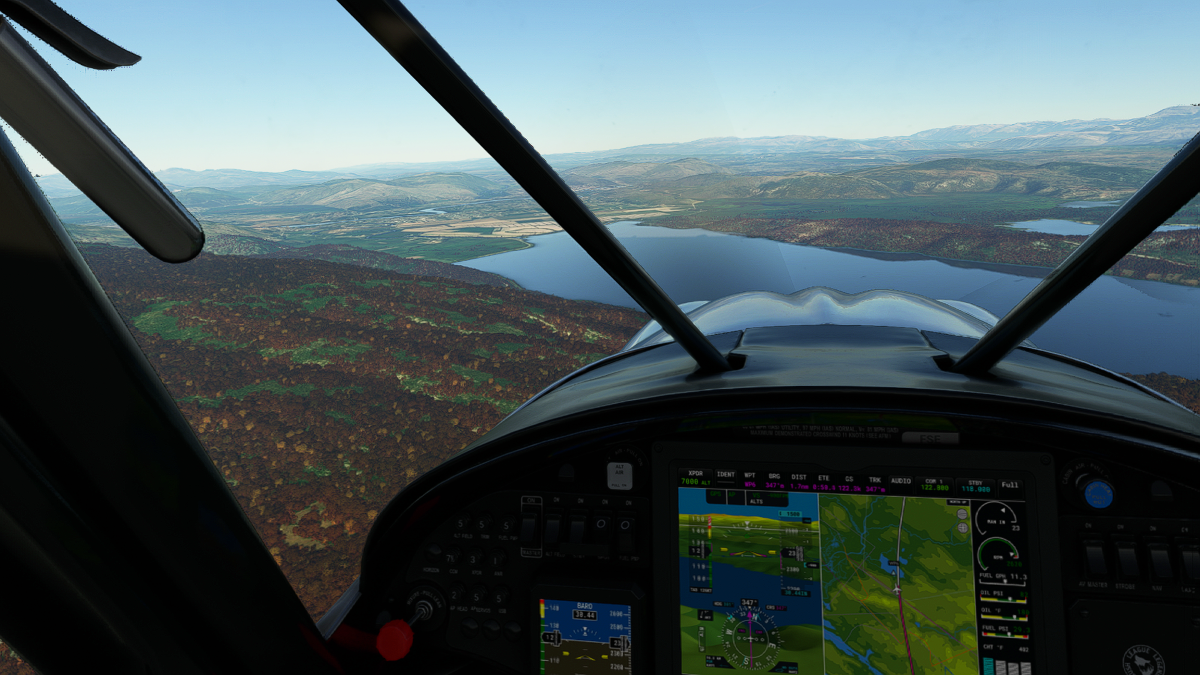Flip the STROBE light switch

tap(1127, 561)
